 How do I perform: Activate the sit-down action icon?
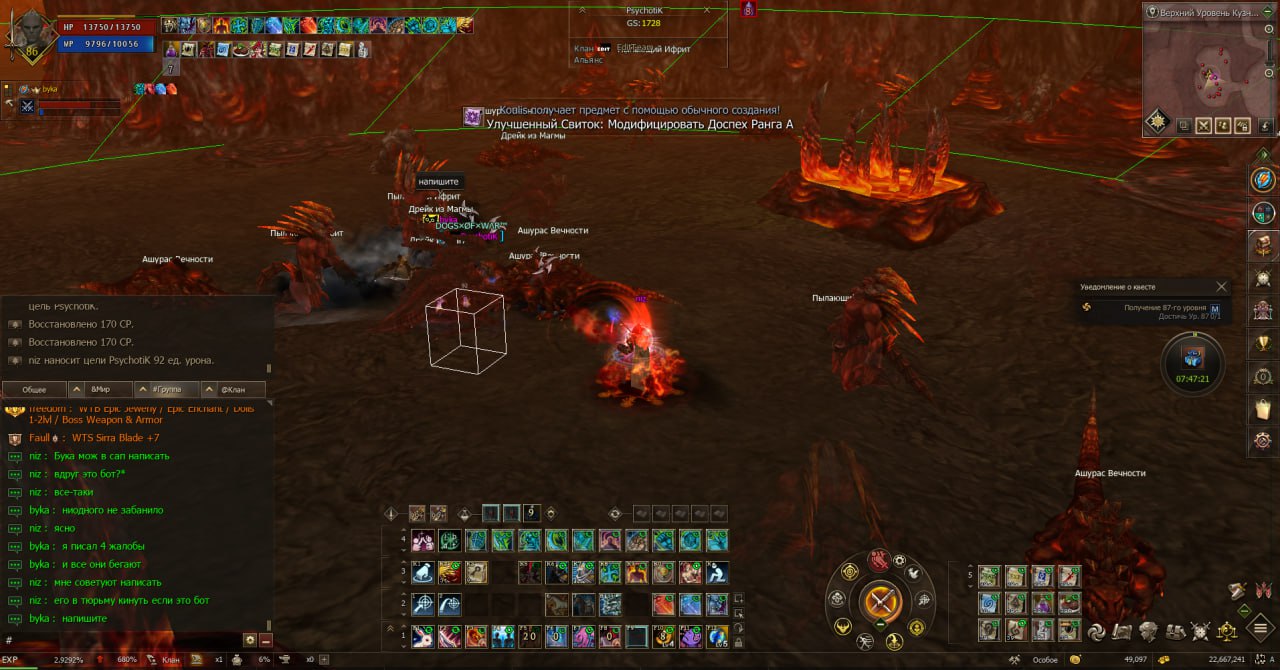point(716,573)
